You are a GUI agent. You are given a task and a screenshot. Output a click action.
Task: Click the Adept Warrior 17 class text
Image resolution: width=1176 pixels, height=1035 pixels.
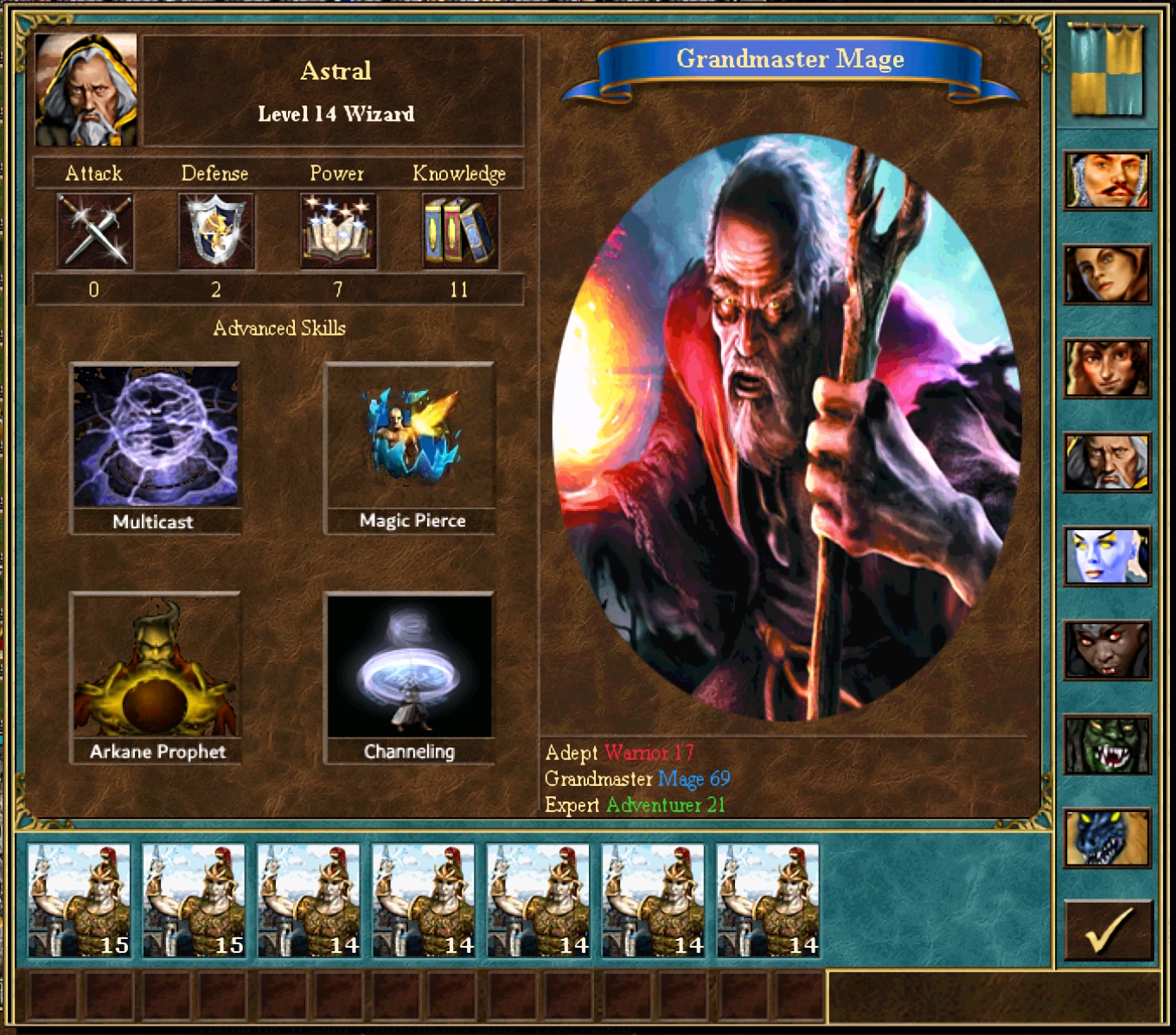[621, 753]
